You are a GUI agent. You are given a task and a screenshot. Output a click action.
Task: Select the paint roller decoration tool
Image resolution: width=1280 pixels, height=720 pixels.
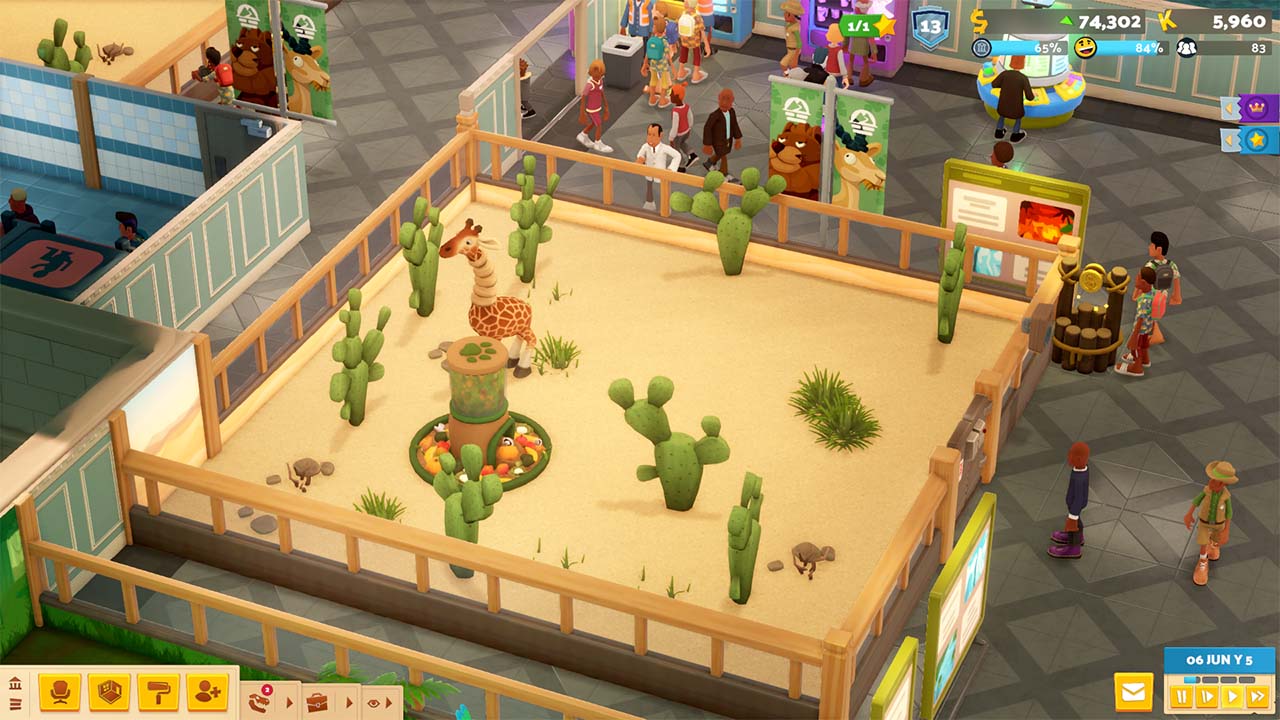point(157,692)
